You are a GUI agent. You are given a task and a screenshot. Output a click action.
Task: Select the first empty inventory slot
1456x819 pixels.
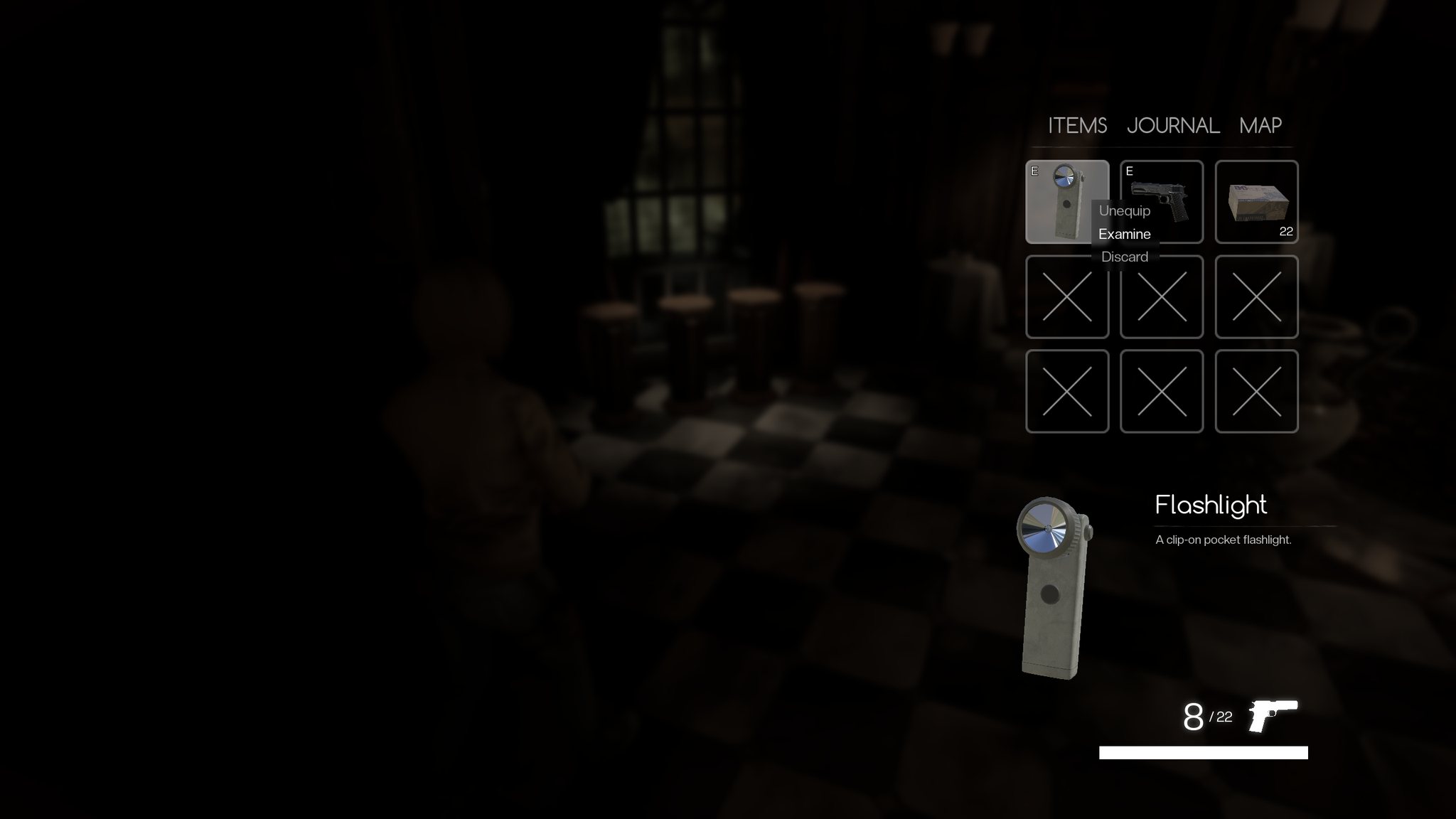point(1068,297)
